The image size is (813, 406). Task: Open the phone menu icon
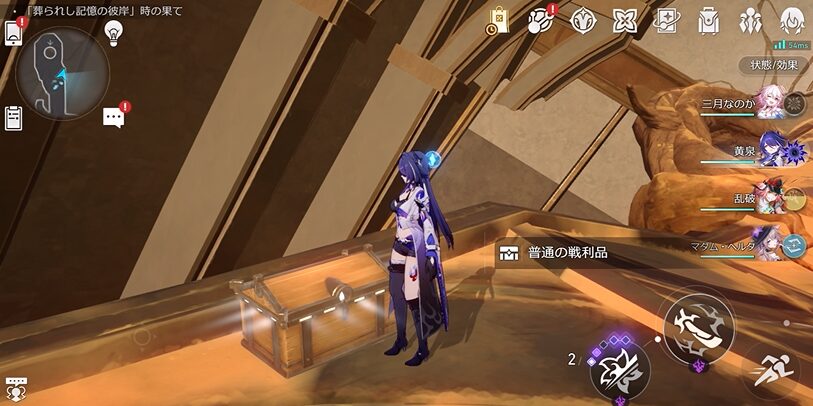click(x=14, y=33)
